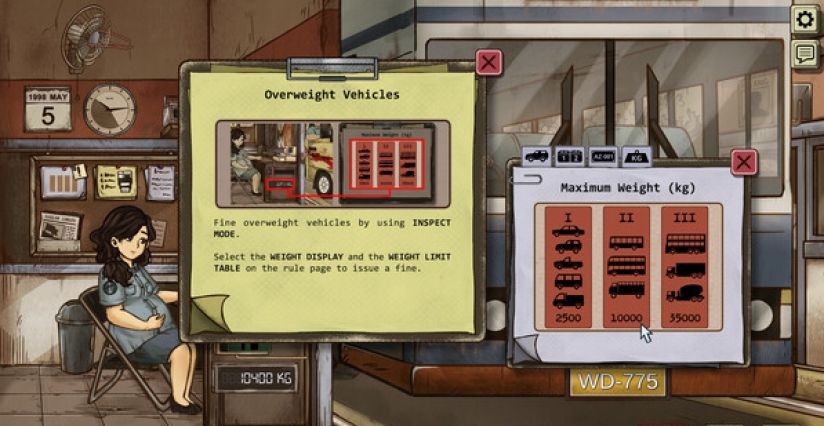
Task: Switch to the license plate rule tab
Action: pyautogui.click(x=601, y=157)
